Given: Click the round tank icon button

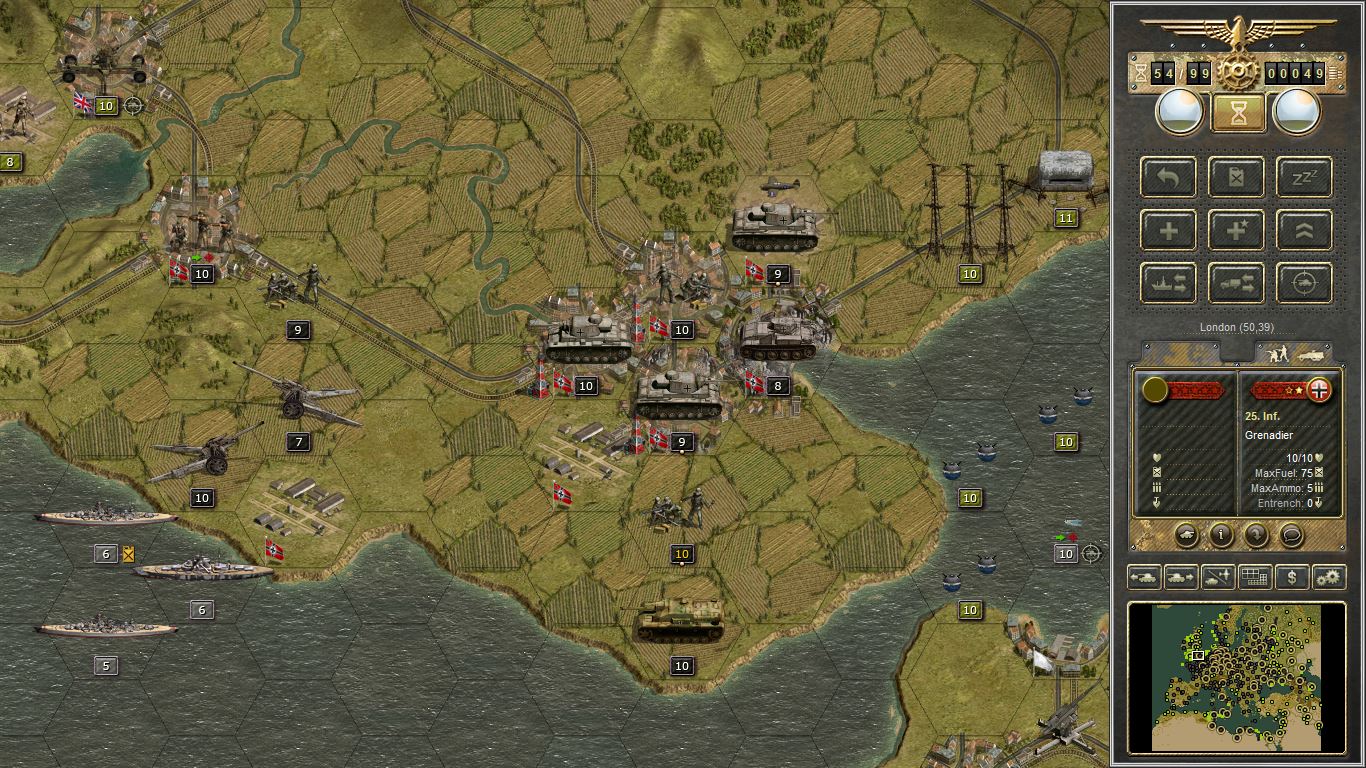Looking at the screenshot, I should point(1186,535).
